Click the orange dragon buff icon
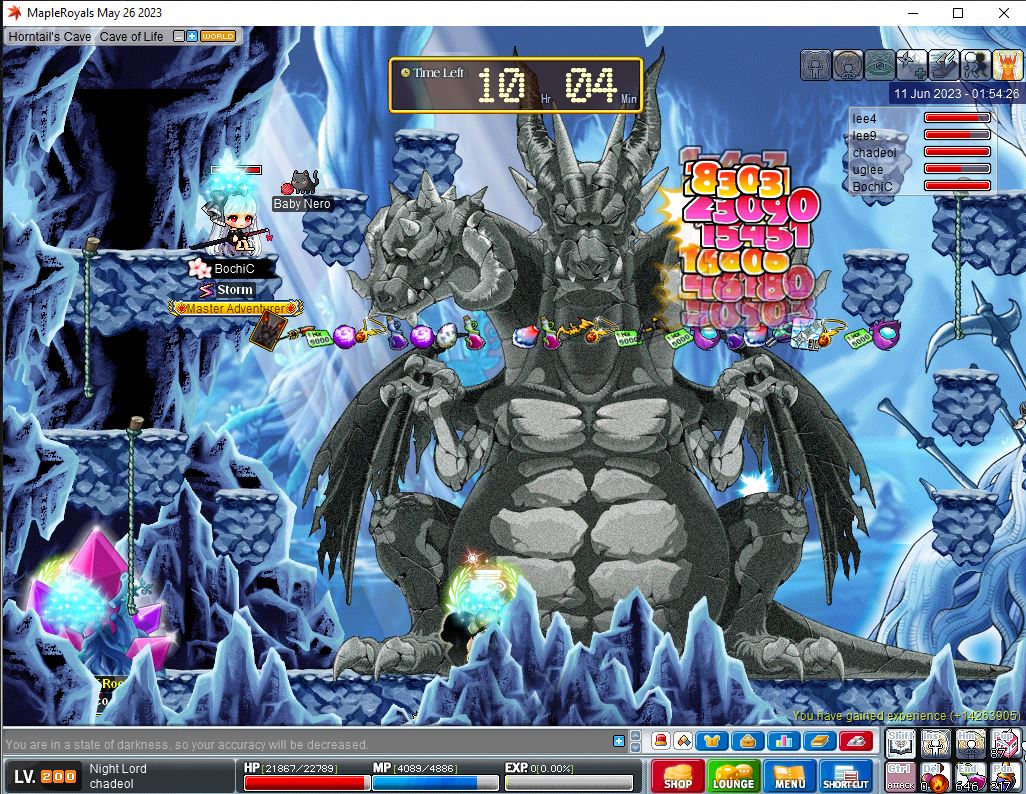Image resolution: width=1026 pixels, height=794 pixels. pos(1005,65)
